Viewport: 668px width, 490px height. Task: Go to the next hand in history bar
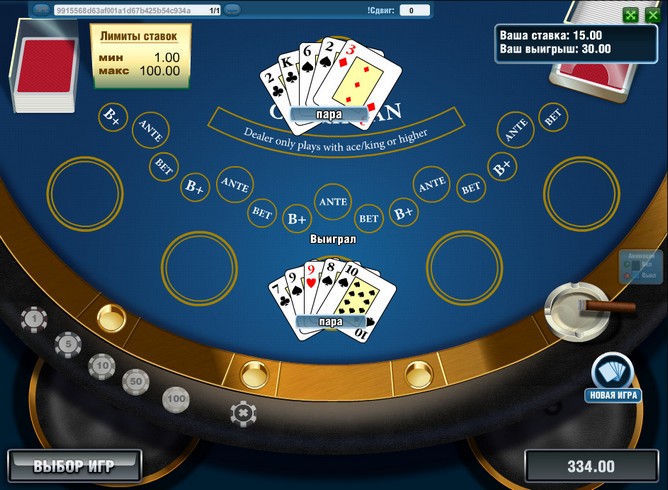[x=232, y=10]
